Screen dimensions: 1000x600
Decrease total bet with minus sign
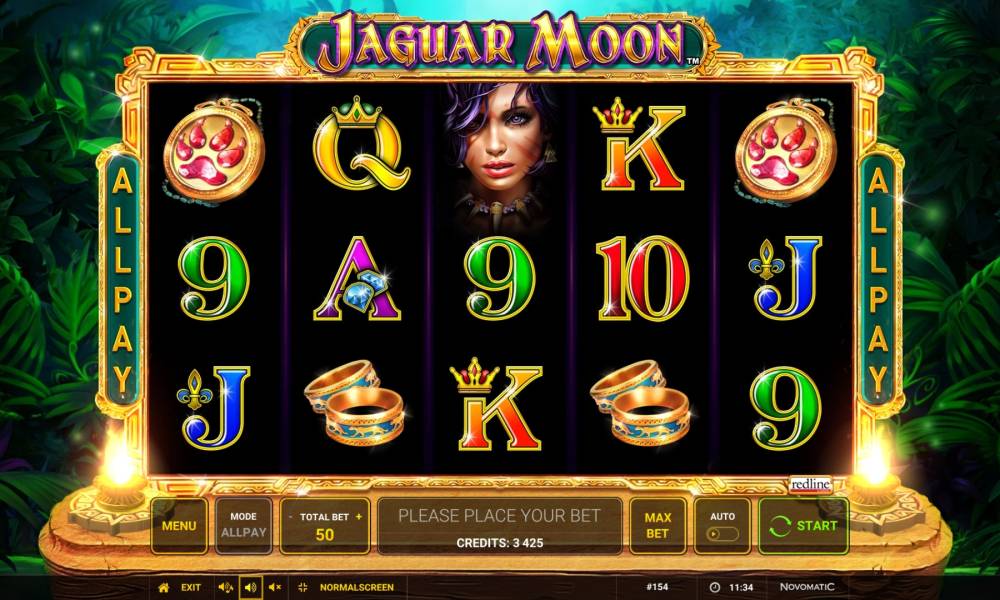(291, 517)
